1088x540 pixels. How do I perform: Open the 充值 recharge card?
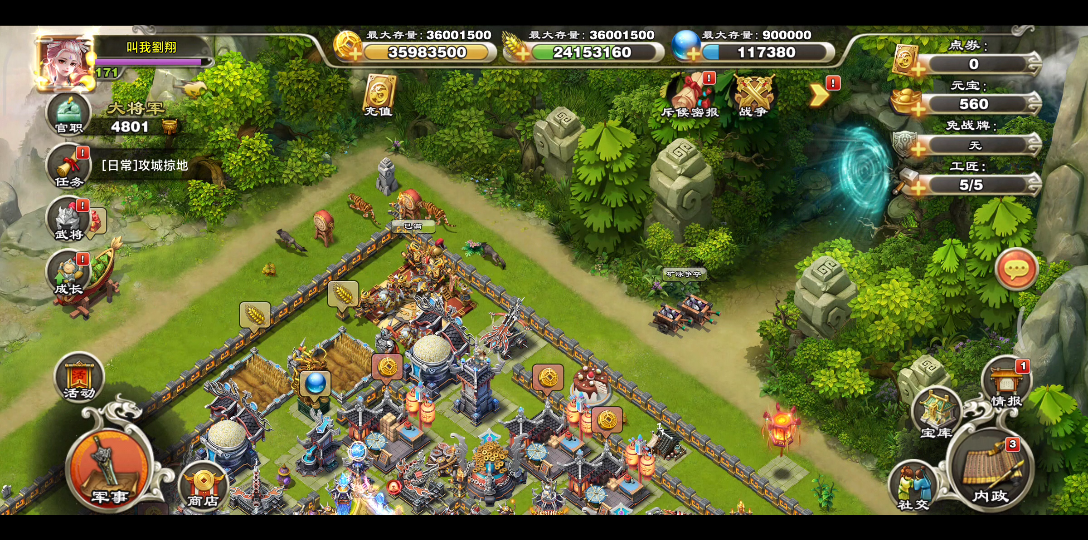pos(379,95)
